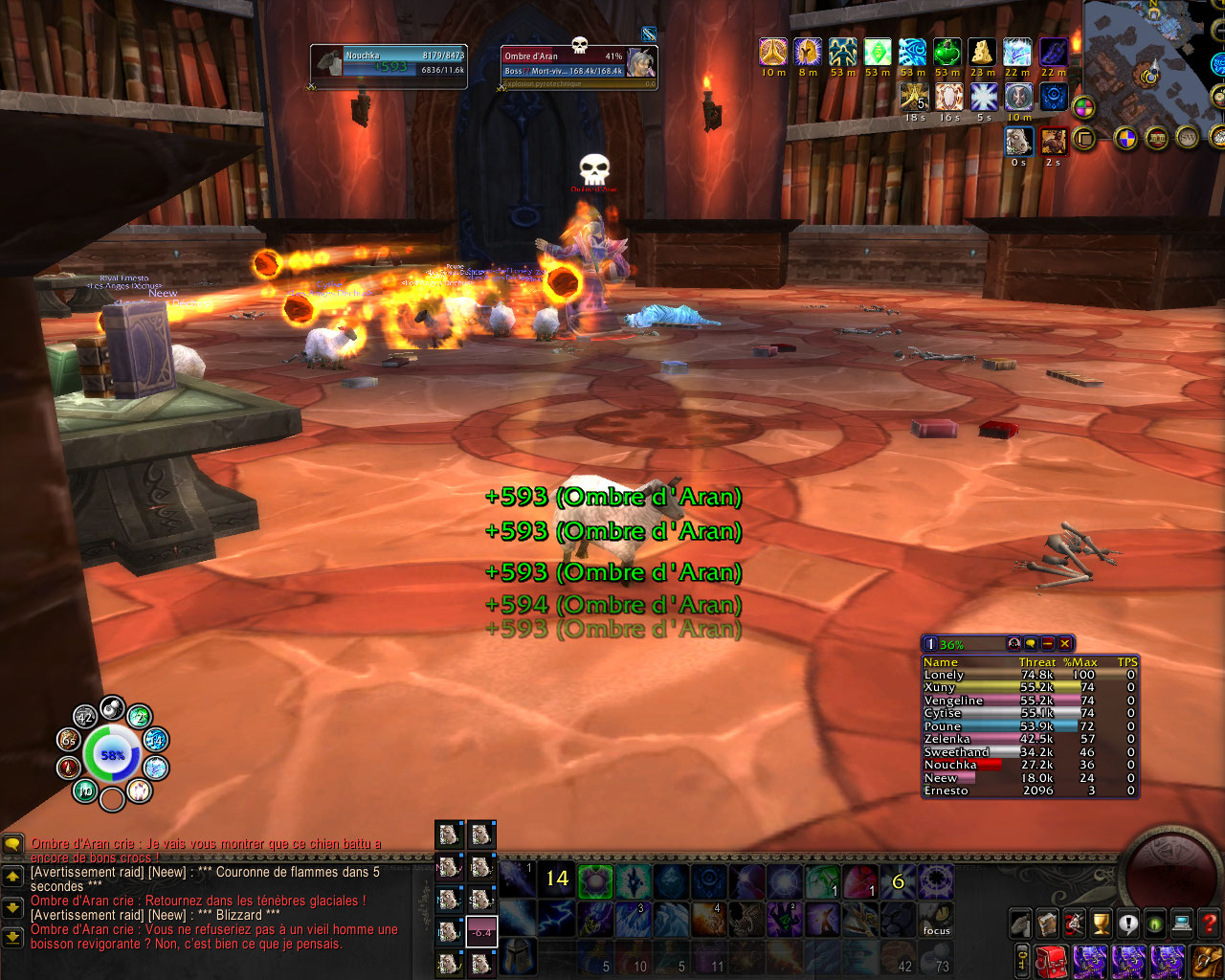Open the golden chalice achievements button
The width and height of the screenshot is (1225, 980).
click(x=1102, y=924)
